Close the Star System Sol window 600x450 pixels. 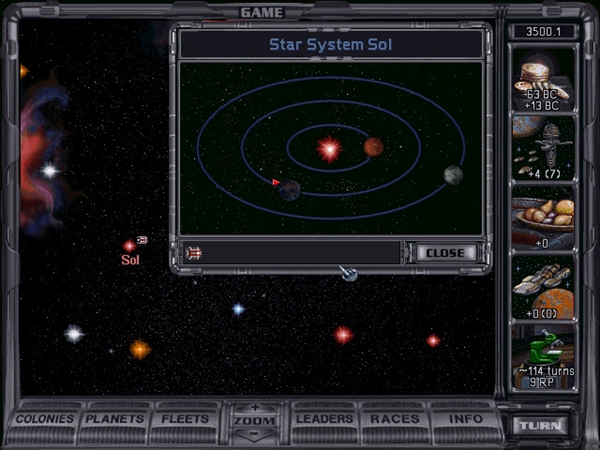[445, 253]
